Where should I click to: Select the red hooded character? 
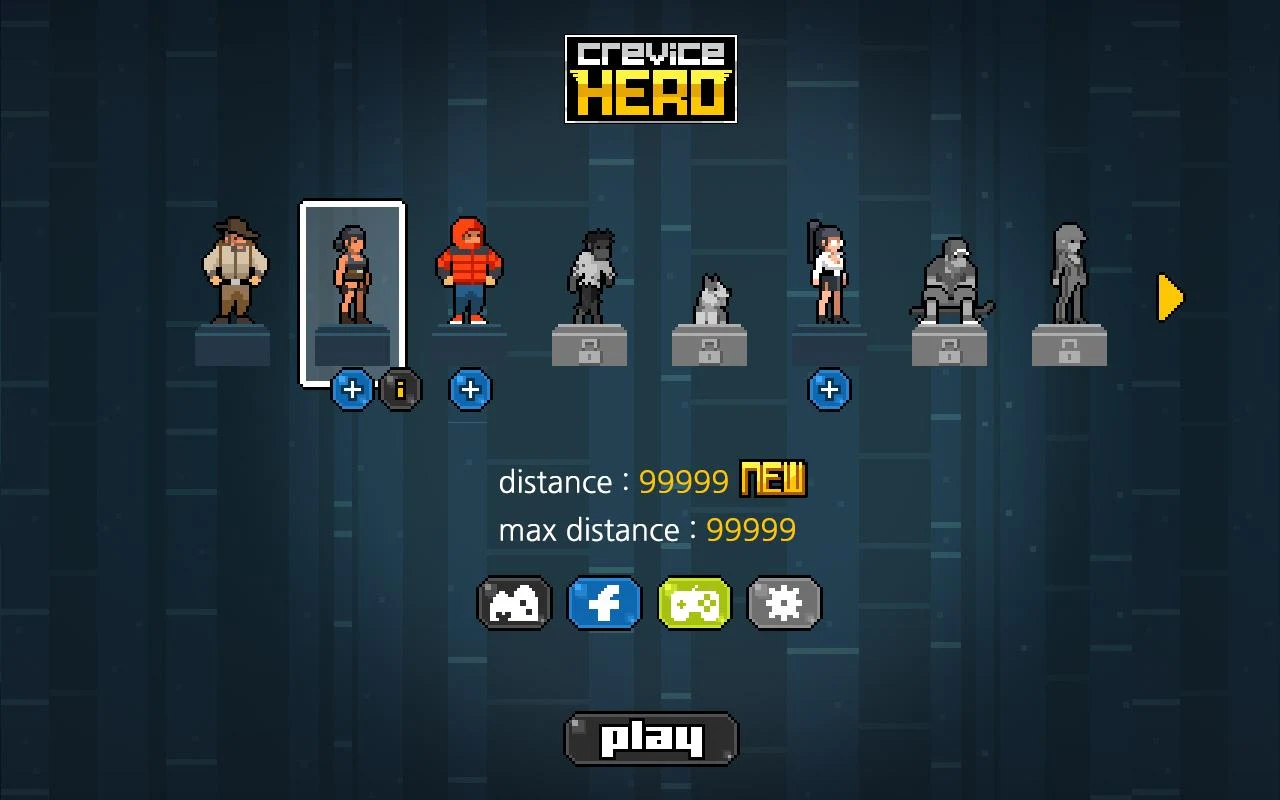click(470, 270)
